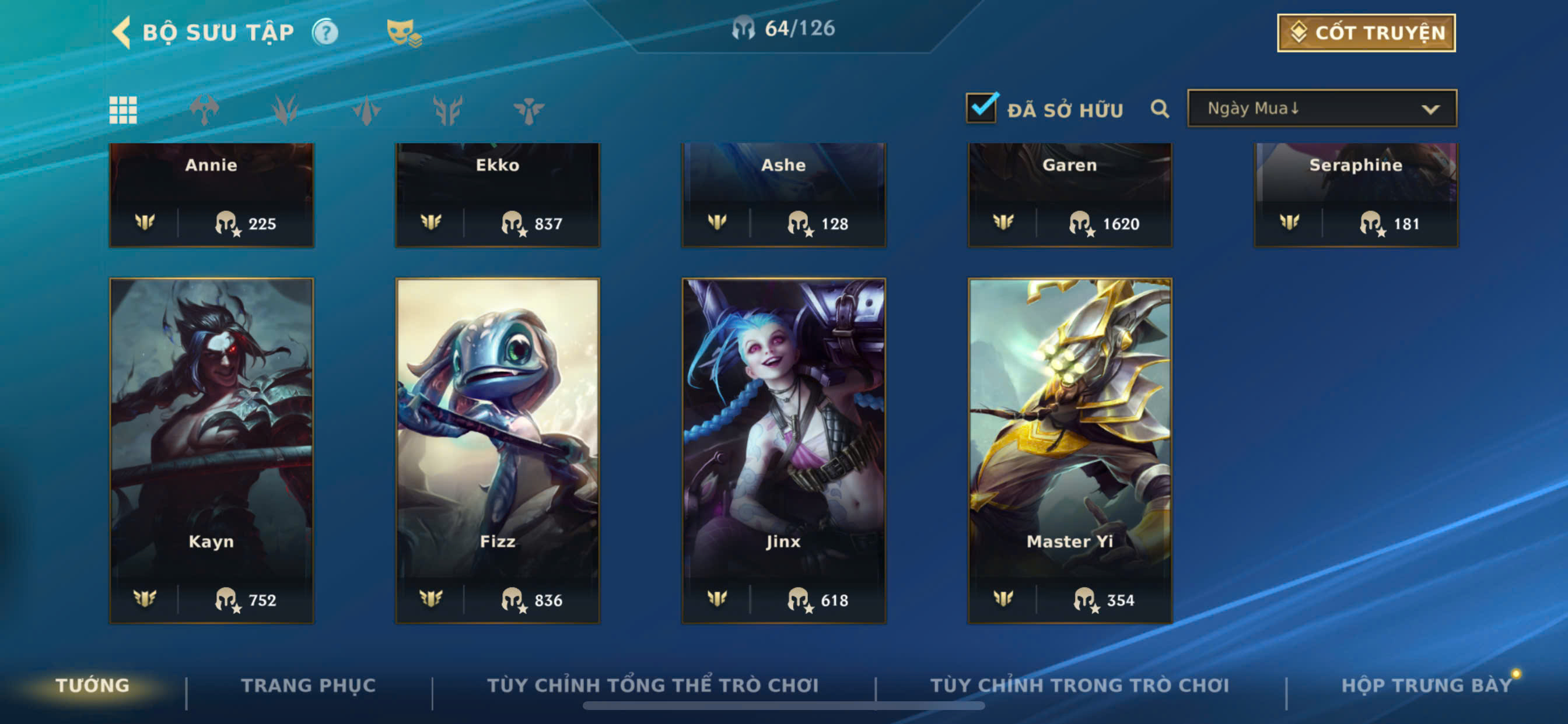The height and width of the screenshot is (724, 1568).
Task: Pick the Seraphine champion card
Action: tap(1356, 195)
